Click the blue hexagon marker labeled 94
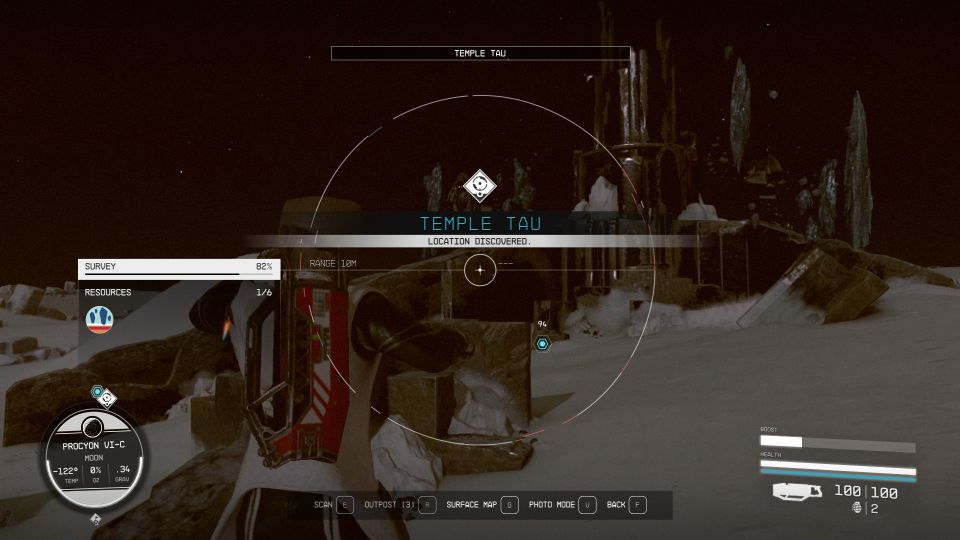The width and height of the screenshot is (960, 540). (542, 344)
